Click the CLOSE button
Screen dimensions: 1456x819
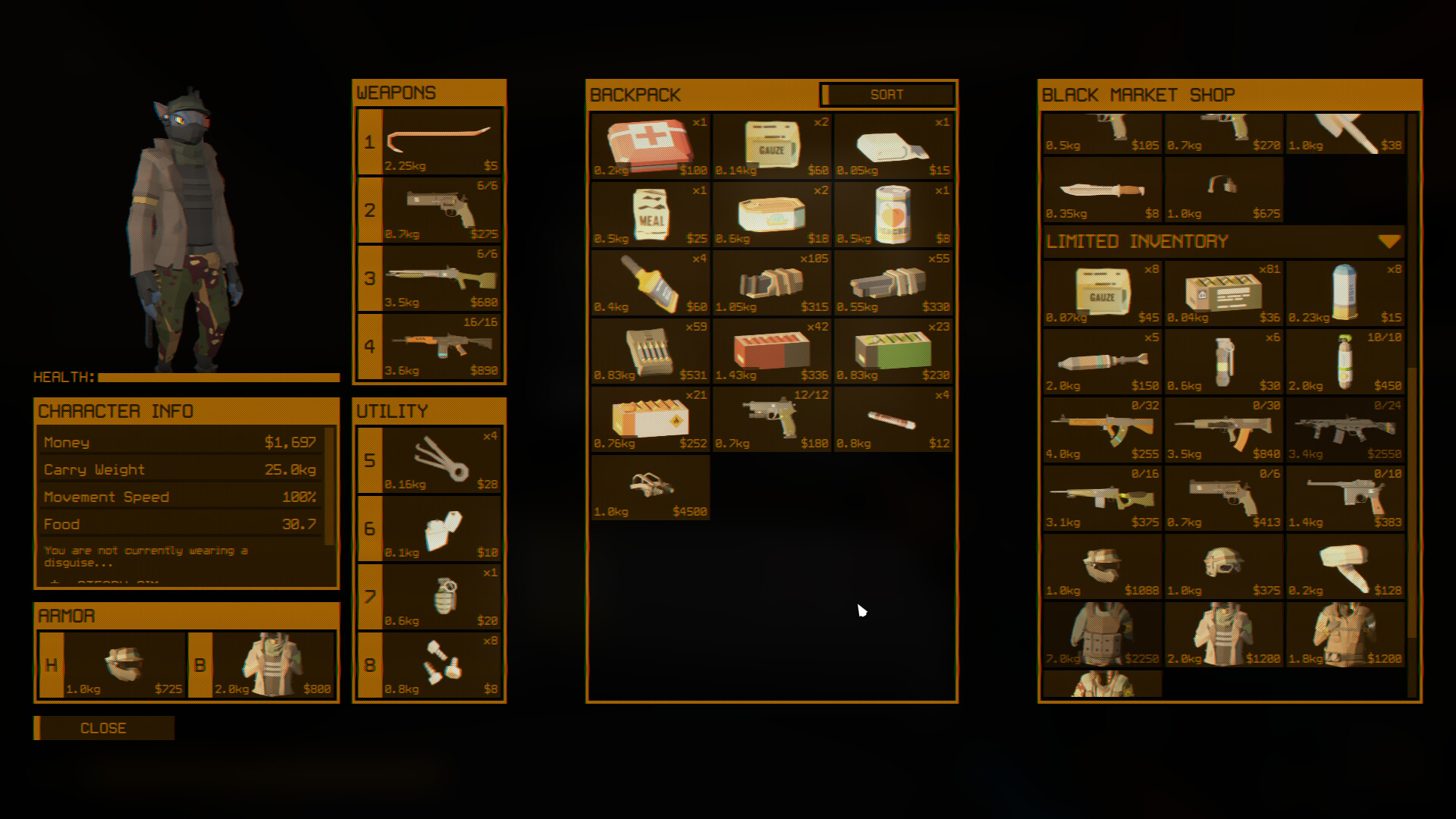(x=104, y=728)
